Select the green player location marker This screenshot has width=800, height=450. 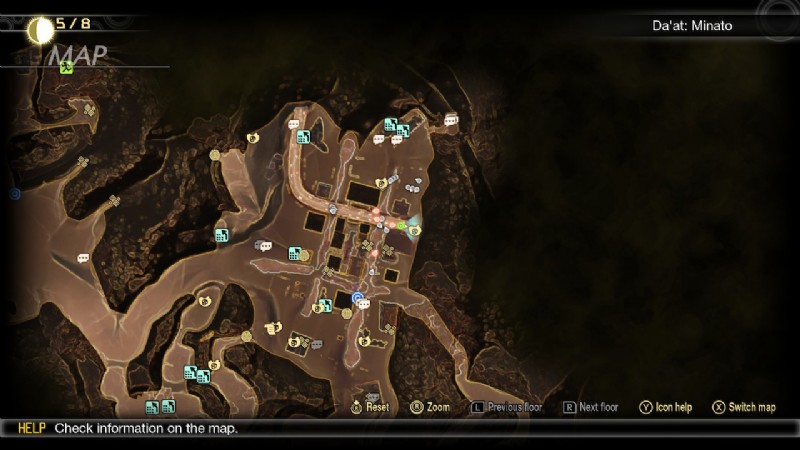[x=401, y=226]
